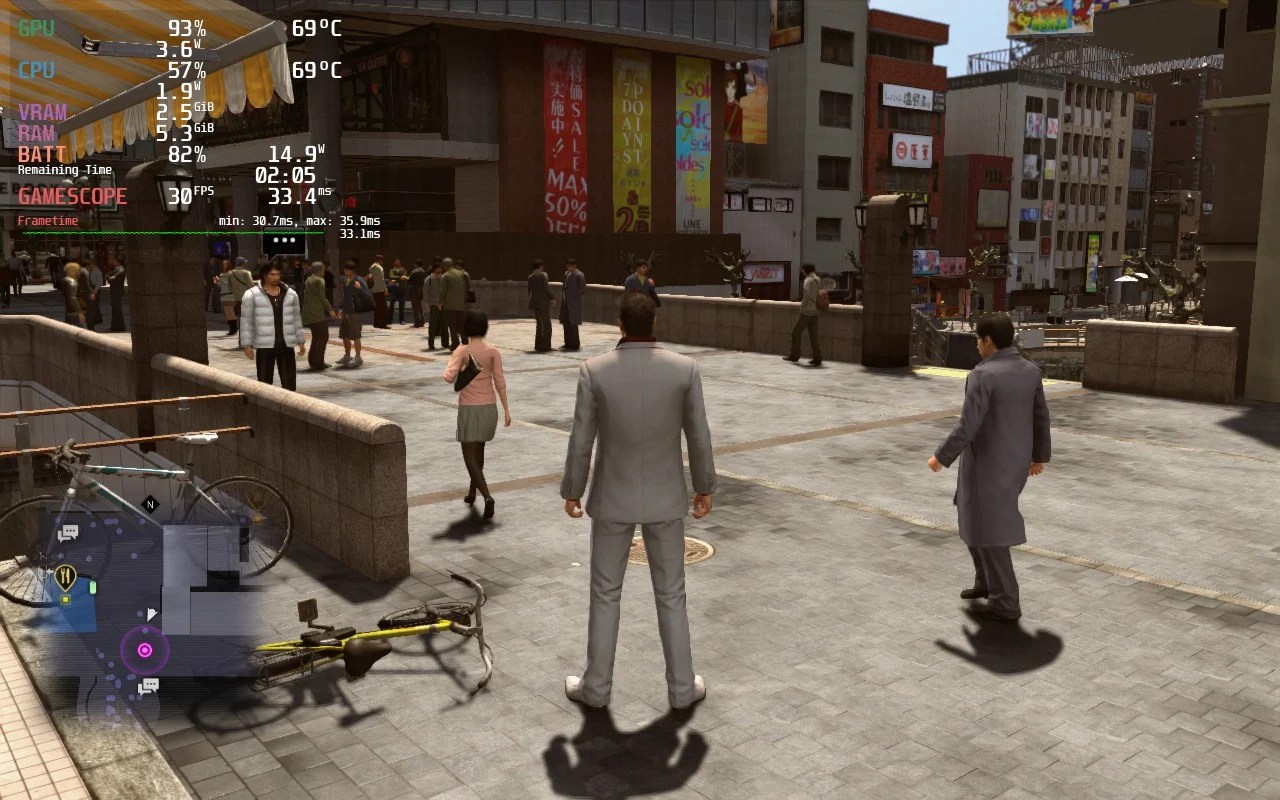Select the Remaining Time label
The image size is (1280, 800).
coord(63,170)
